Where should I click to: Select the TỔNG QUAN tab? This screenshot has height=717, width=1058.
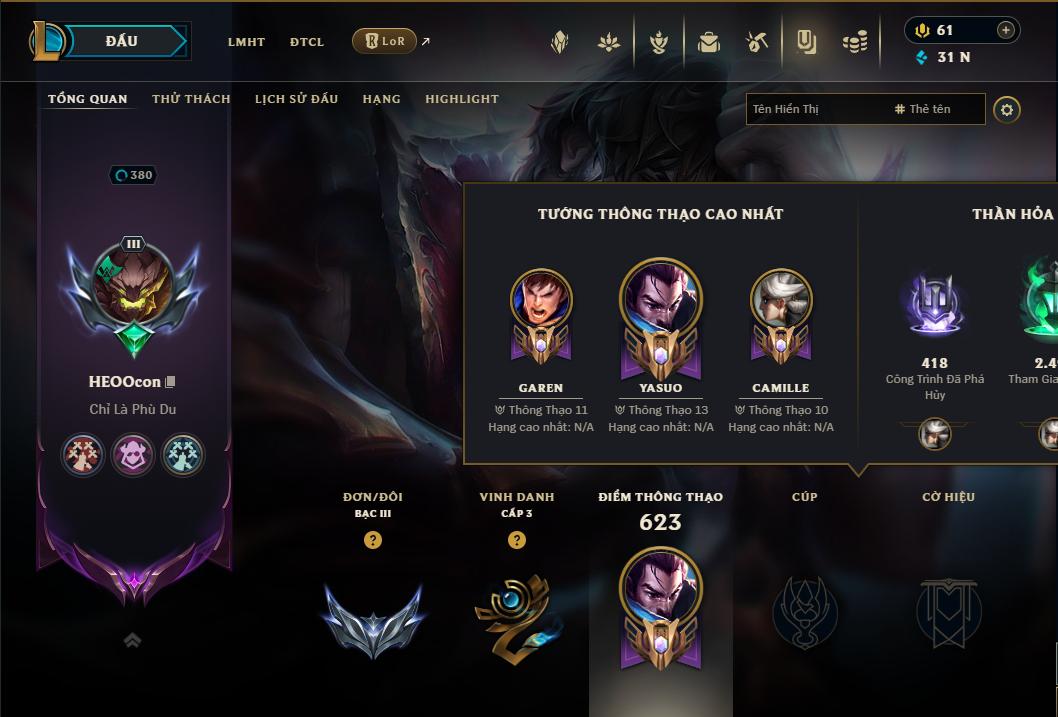click(x=88, y=99)
